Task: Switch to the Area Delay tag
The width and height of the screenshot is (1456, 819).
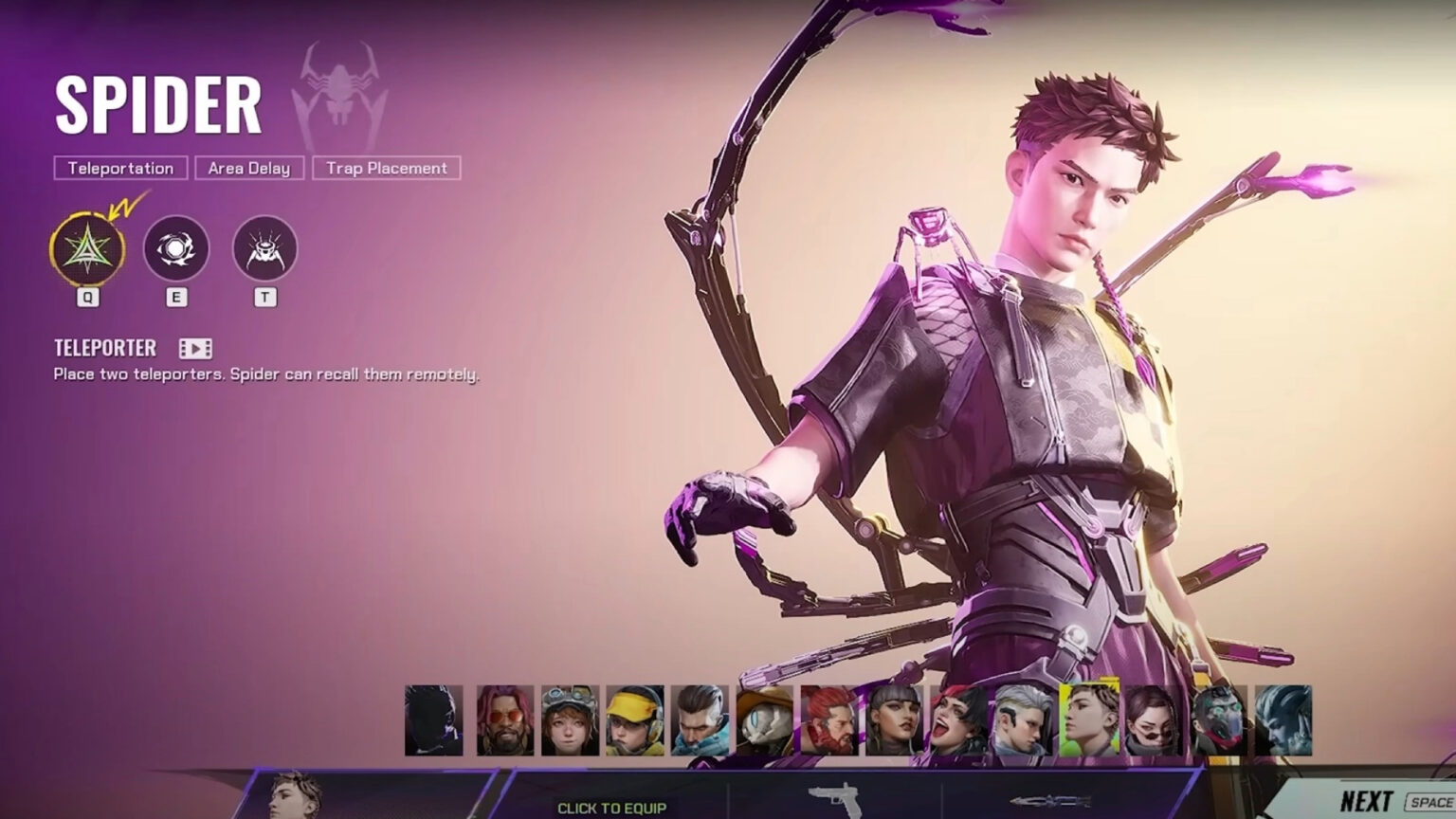Action: pos(249,168)
